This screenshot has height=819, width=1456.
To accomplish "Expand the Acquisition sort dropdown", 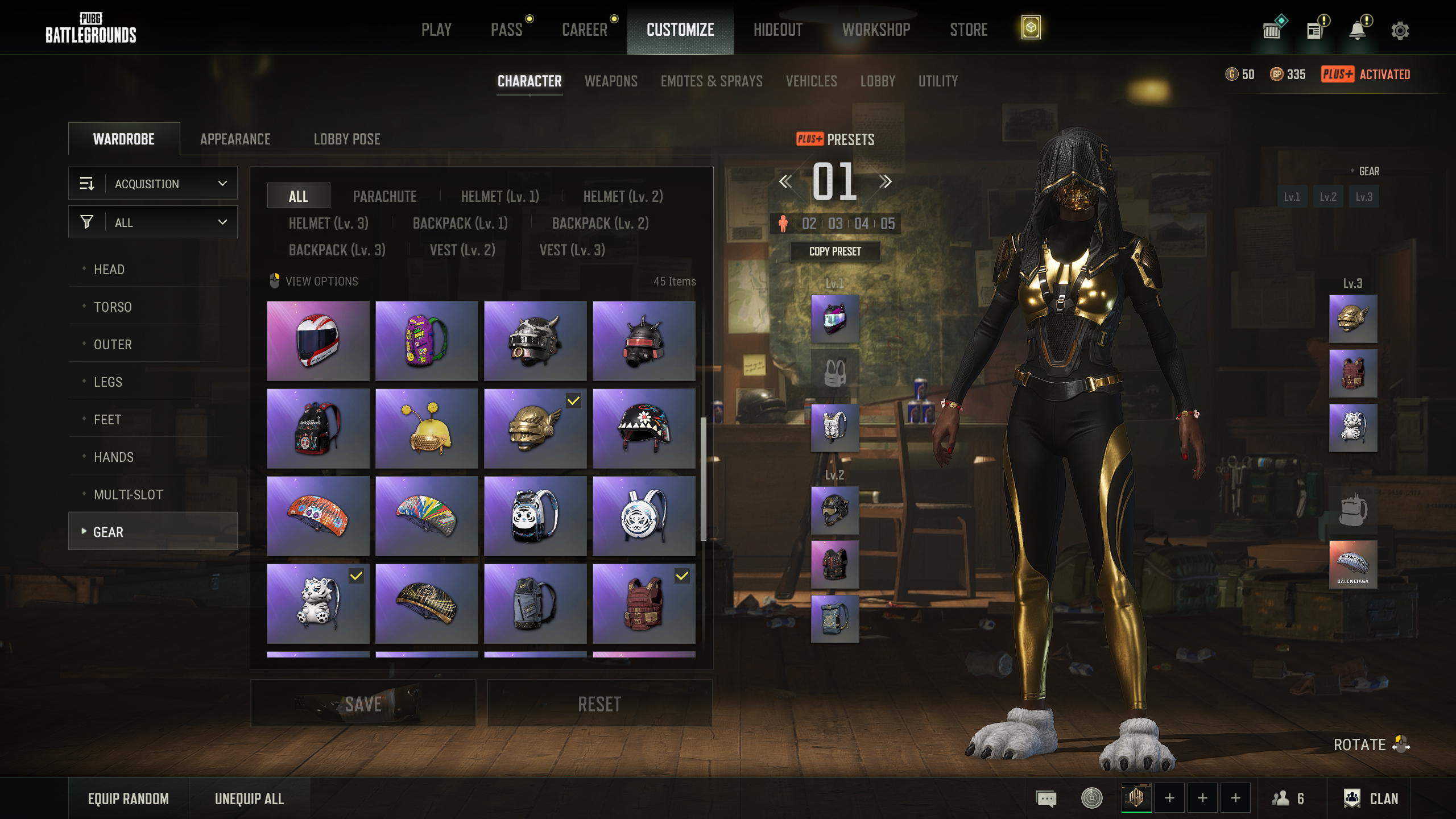I will 153,184.
